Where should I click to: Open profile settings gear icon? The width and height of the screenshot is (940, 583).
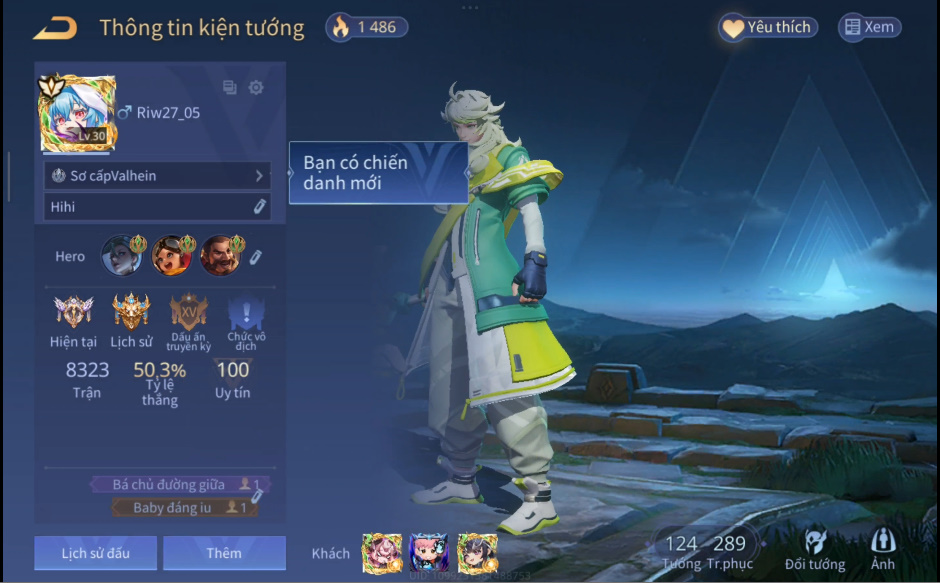tap(256, 88)
